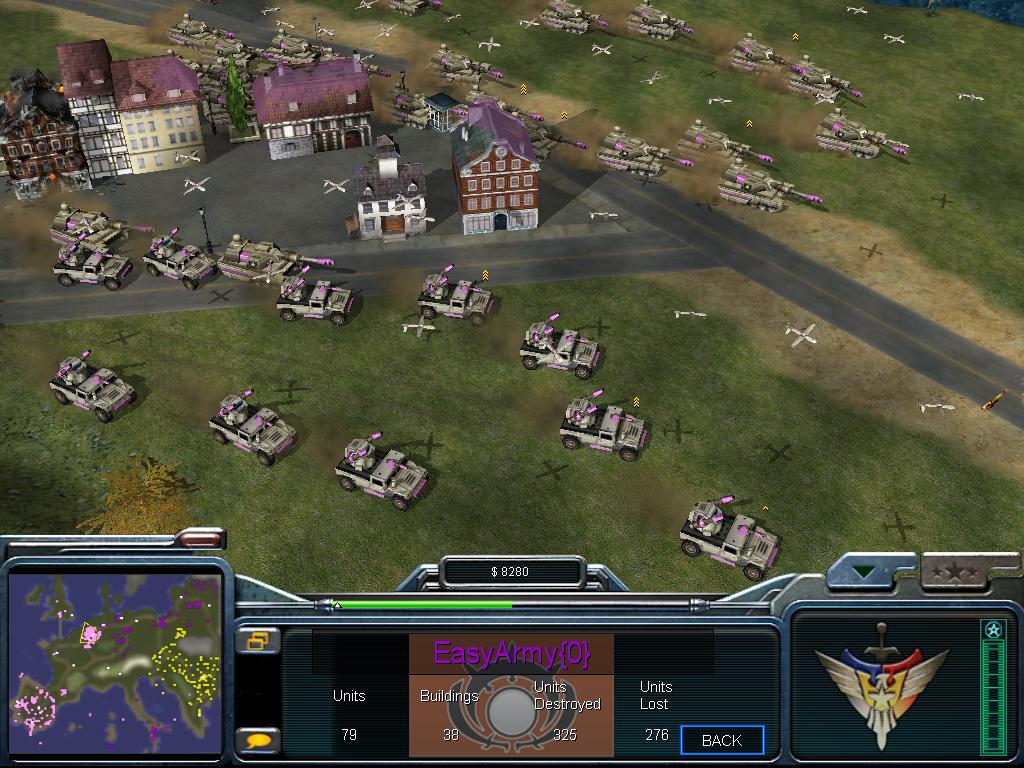Click the minimap of Europe
Screen dimensions: 1024x768
pos(115,662)
